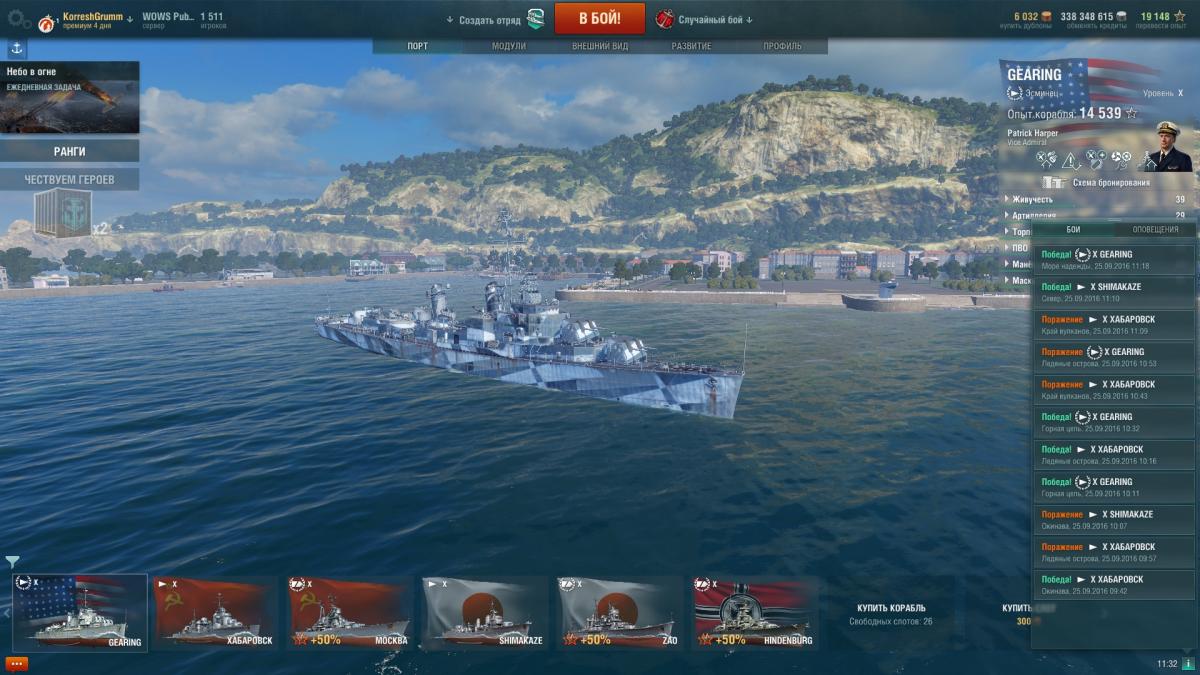Viewport: 1200px width, 675px height.
Task: Open the settings gear menu
Action: [x=15, y=18]
